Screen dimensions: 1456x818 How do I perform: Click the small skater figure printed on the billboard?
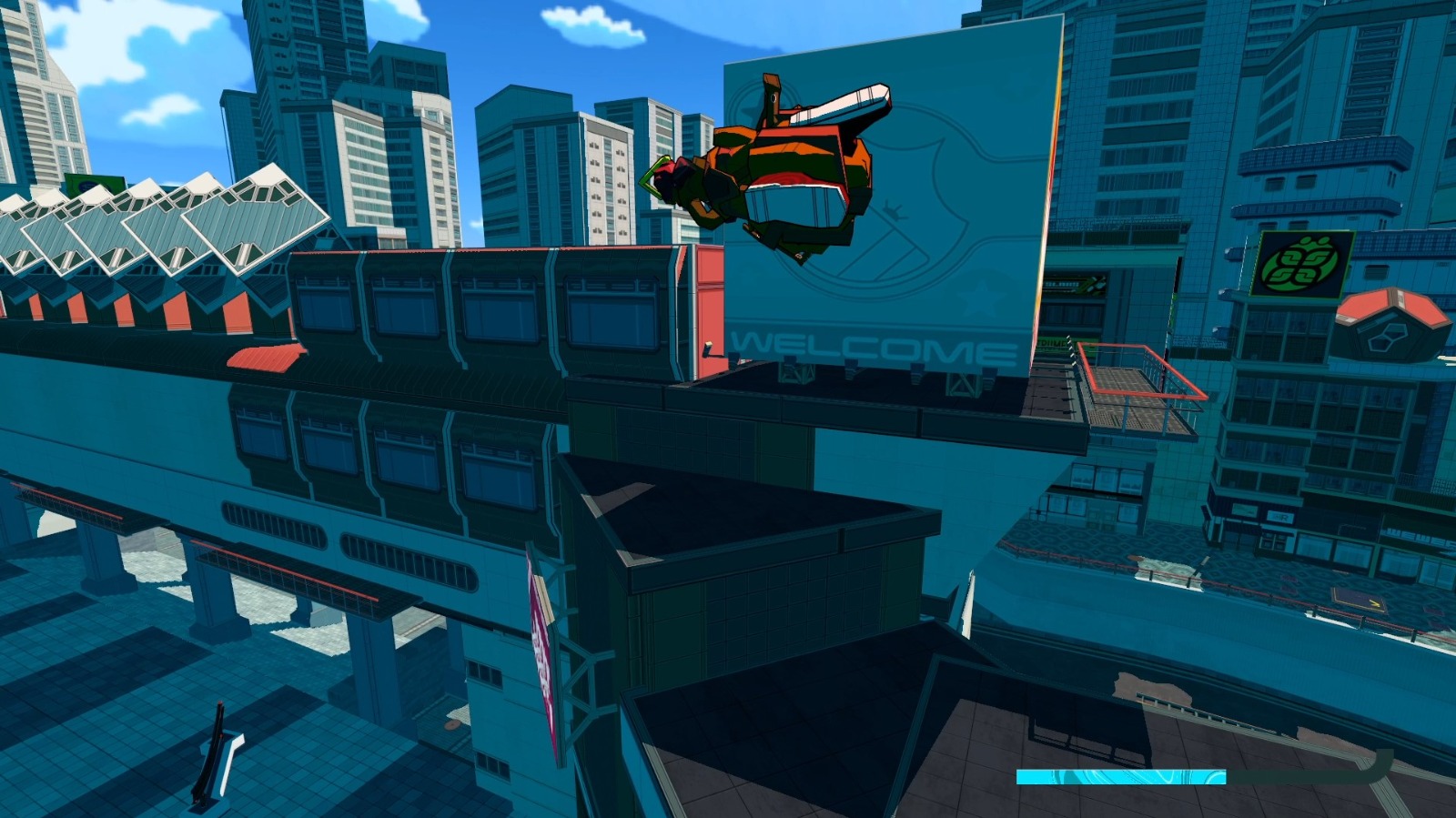(x=894, y=210)
